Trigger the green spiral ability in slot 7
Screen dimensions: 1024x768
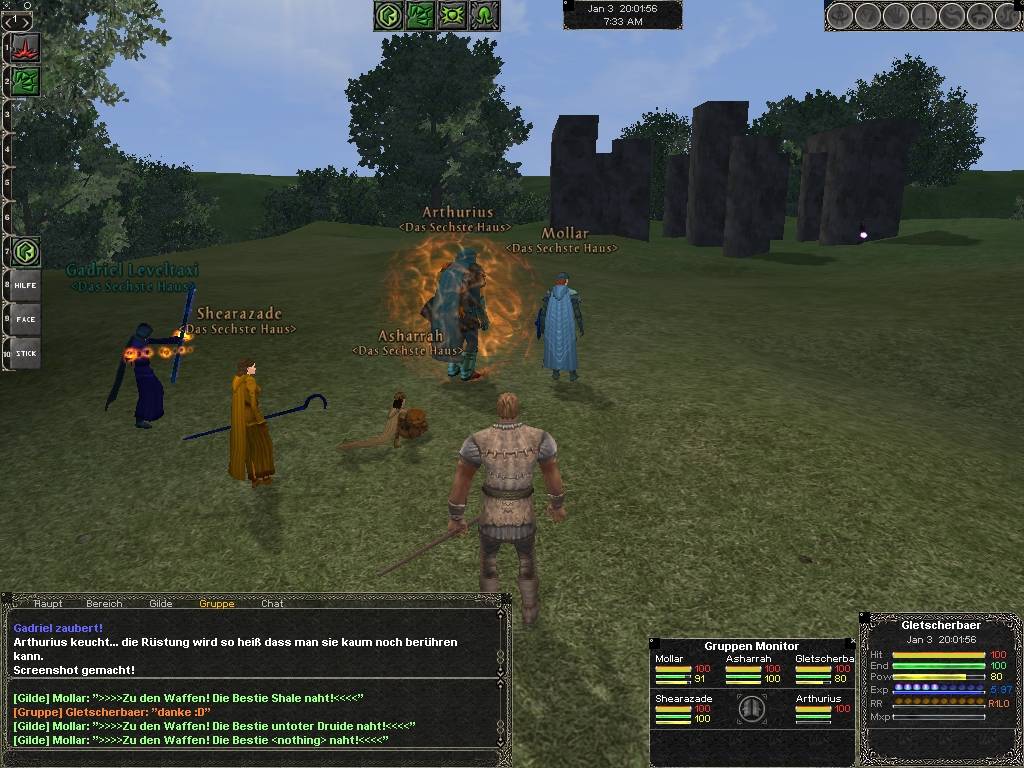click(26, 251)
